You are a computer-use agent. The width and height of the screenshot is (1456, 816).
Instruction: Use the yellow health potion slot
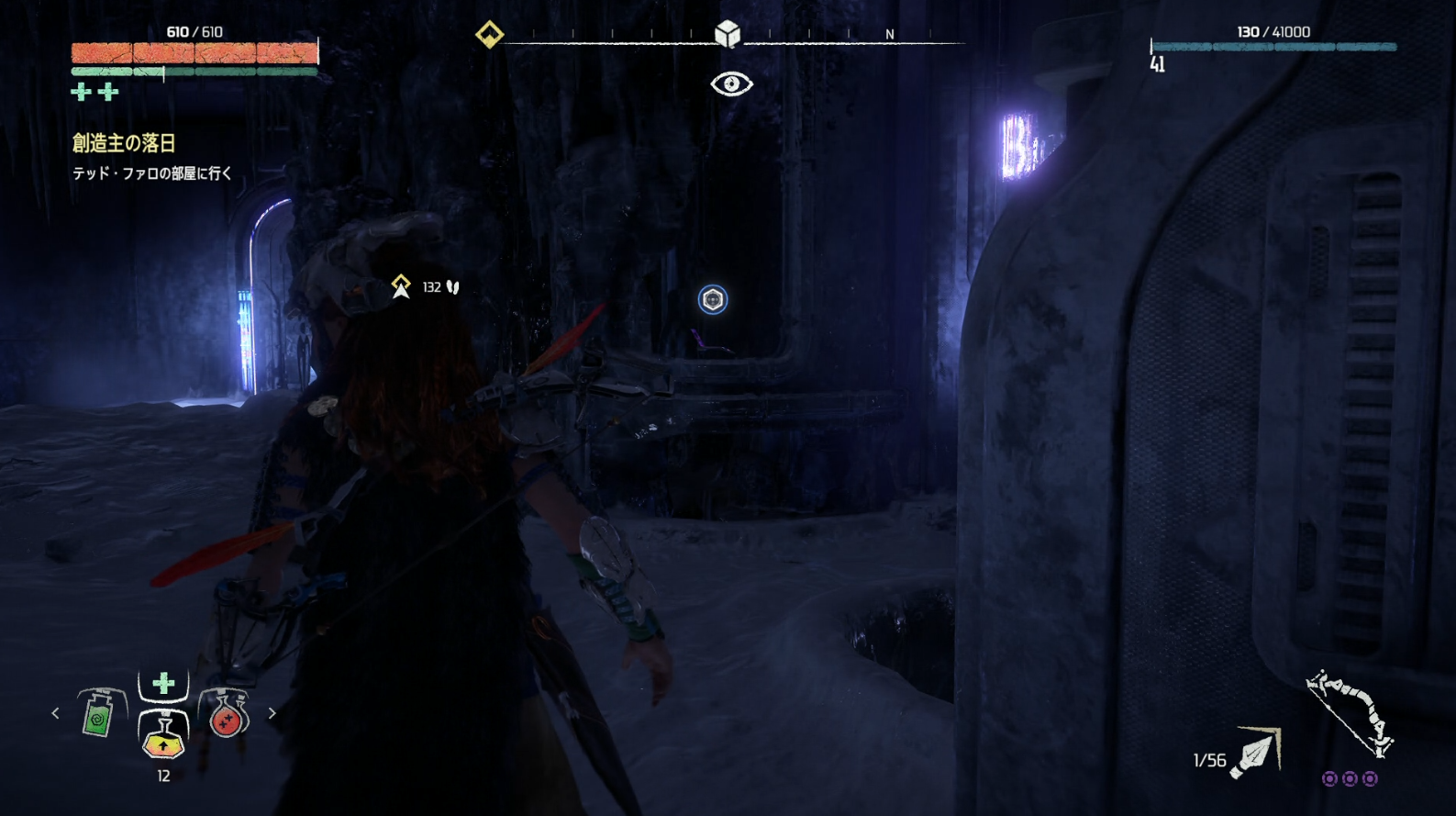163,736
